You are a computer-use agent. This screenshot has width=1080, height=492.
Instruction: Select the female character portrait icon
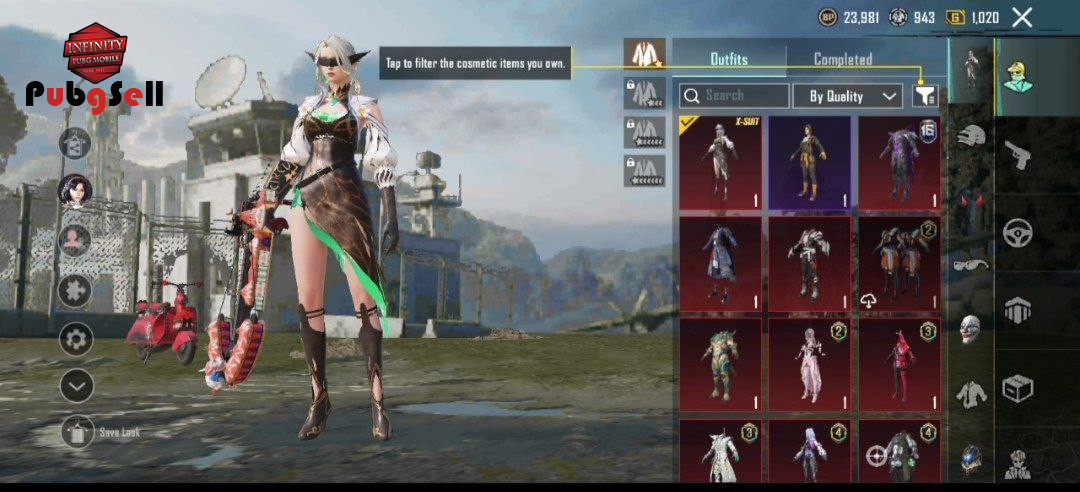click(x=75, y=189)
